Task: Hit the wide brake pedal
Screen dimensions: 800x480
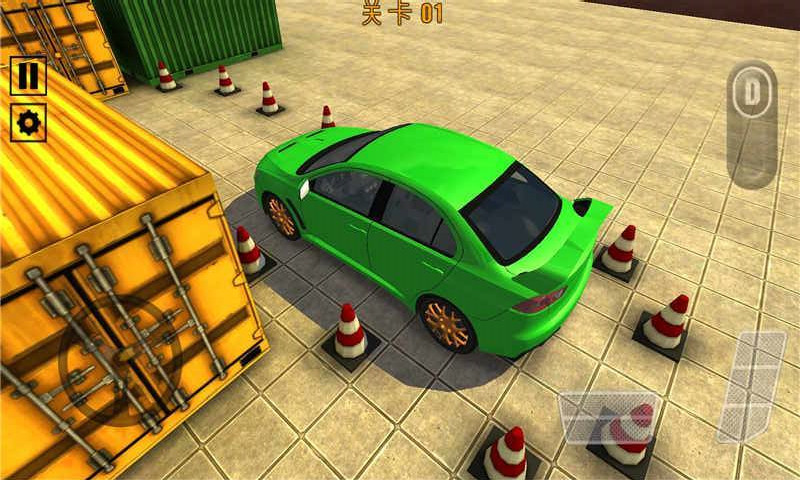Action: (x=607, y=417)
